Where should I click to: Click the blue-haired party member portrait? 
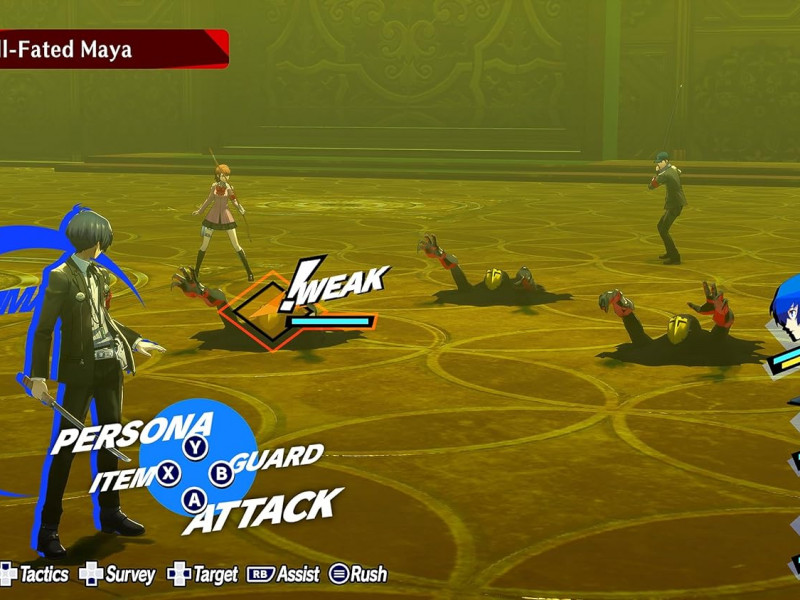click(x=785, y=314)
